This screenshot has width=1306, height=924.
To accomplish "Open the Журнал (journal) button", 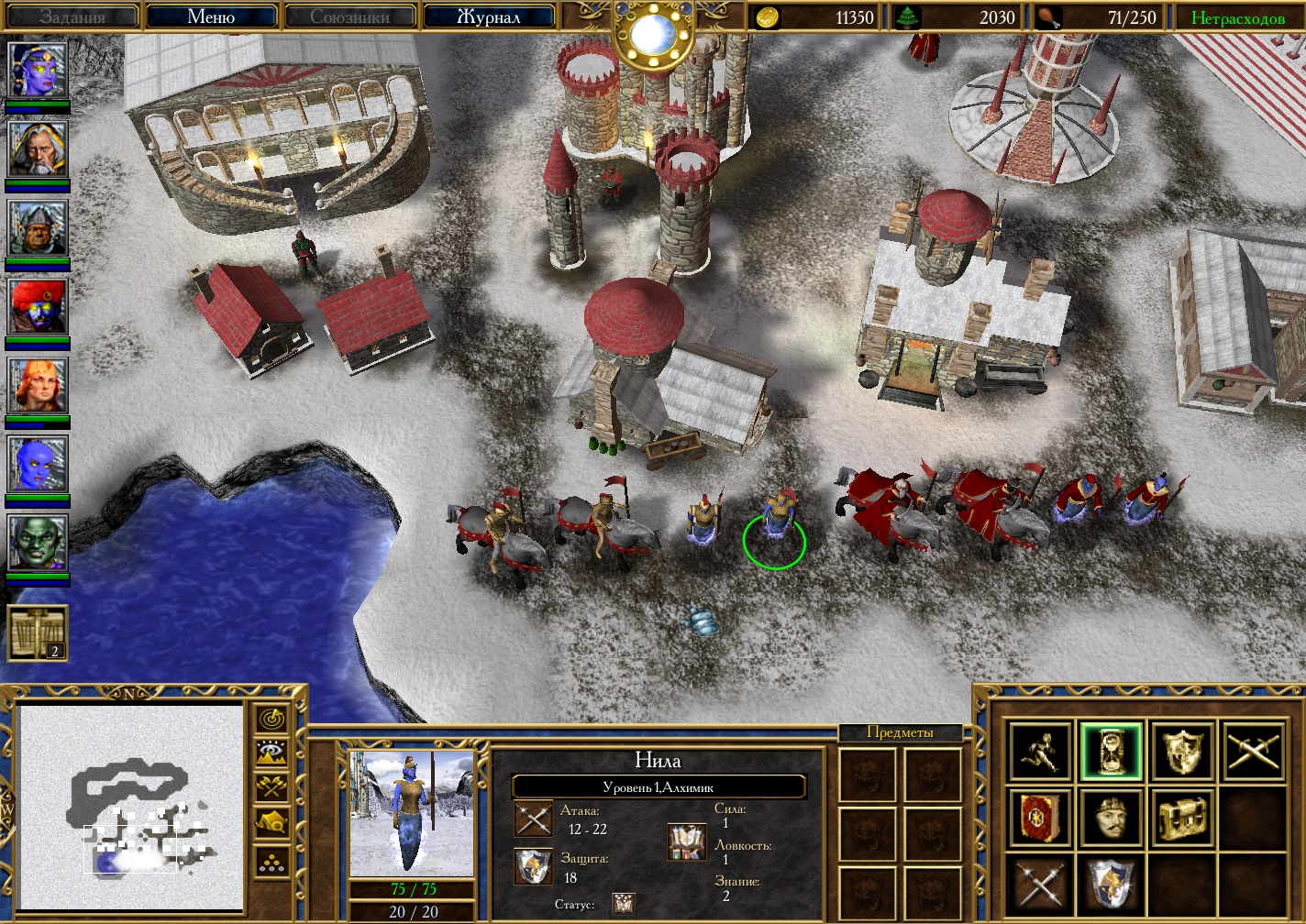I will click(488, 16).
